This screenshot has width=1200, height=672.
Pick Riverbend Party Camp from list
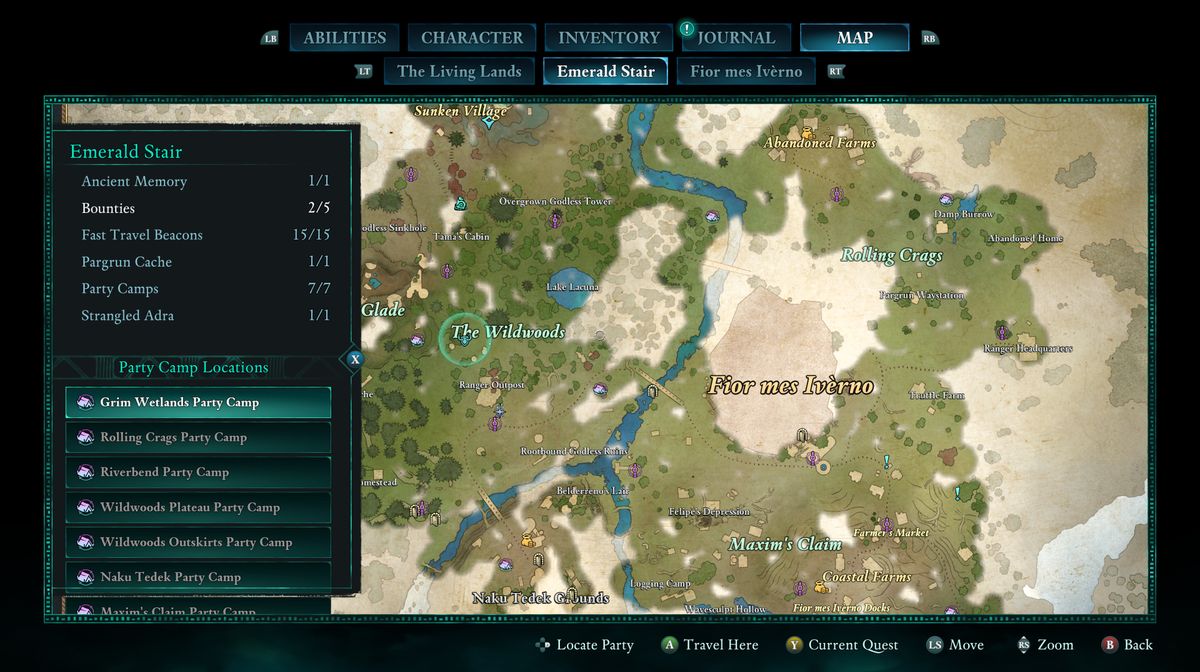(x=198, y=472)
